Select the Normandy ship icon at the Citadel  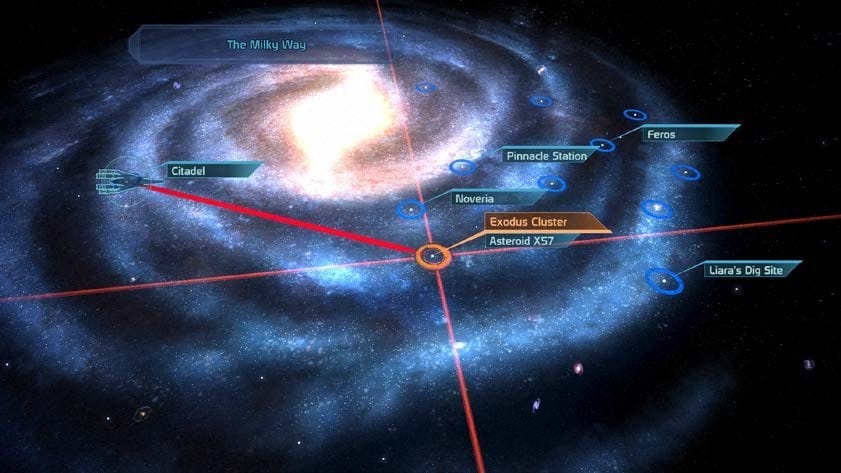pos(120,181)
